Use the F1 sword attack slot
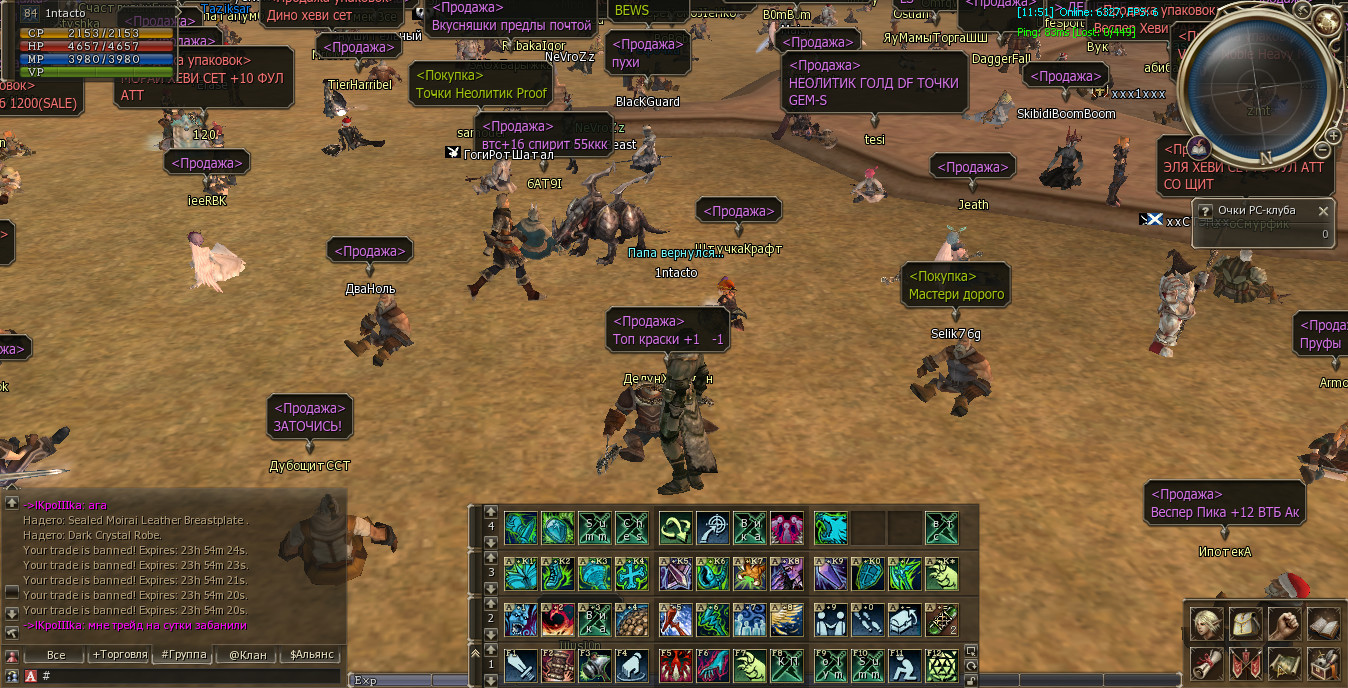The image size is (1348, 688). pos(521,665)
